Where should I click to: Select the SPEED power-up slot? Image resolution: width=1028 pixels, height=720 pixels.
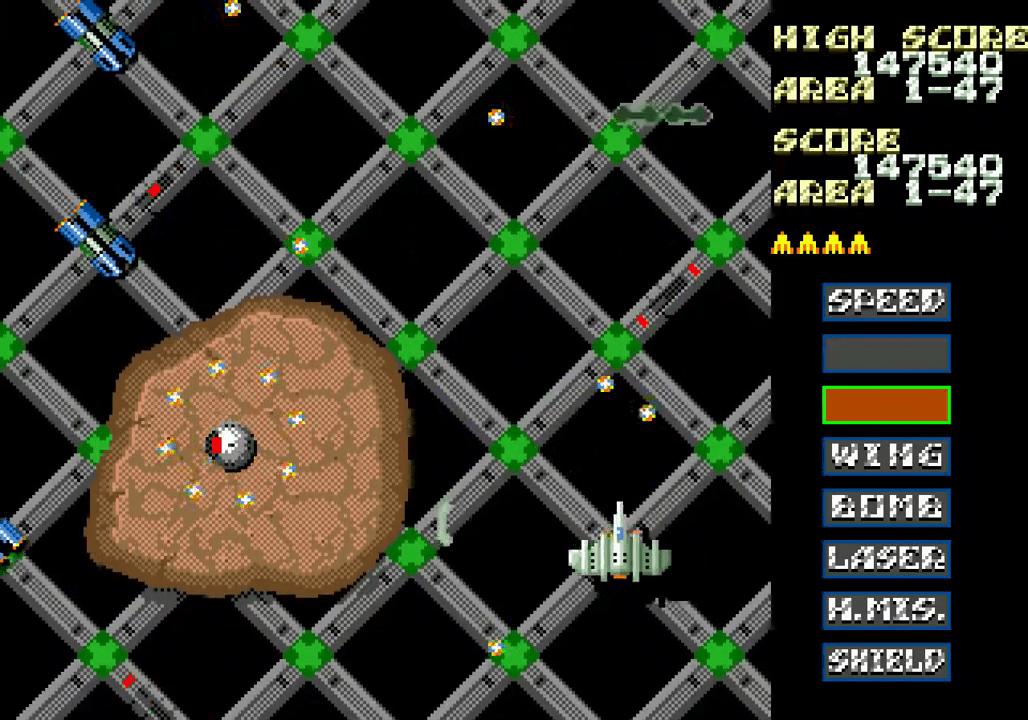(886, 301)
